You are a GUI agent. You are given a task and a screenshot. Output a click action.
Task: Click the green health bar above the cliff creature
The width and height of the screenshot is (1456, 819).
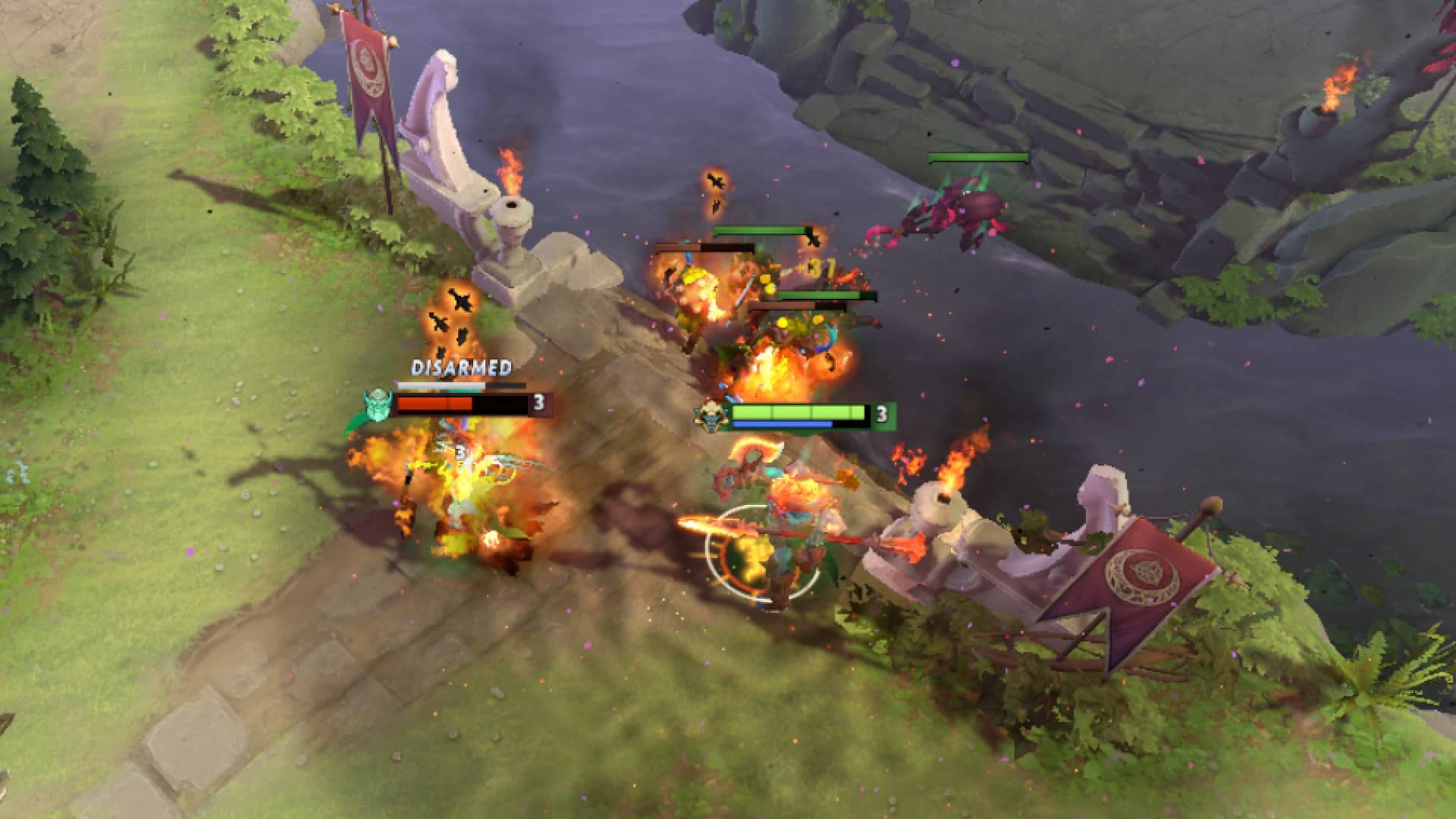pos(977,157)
